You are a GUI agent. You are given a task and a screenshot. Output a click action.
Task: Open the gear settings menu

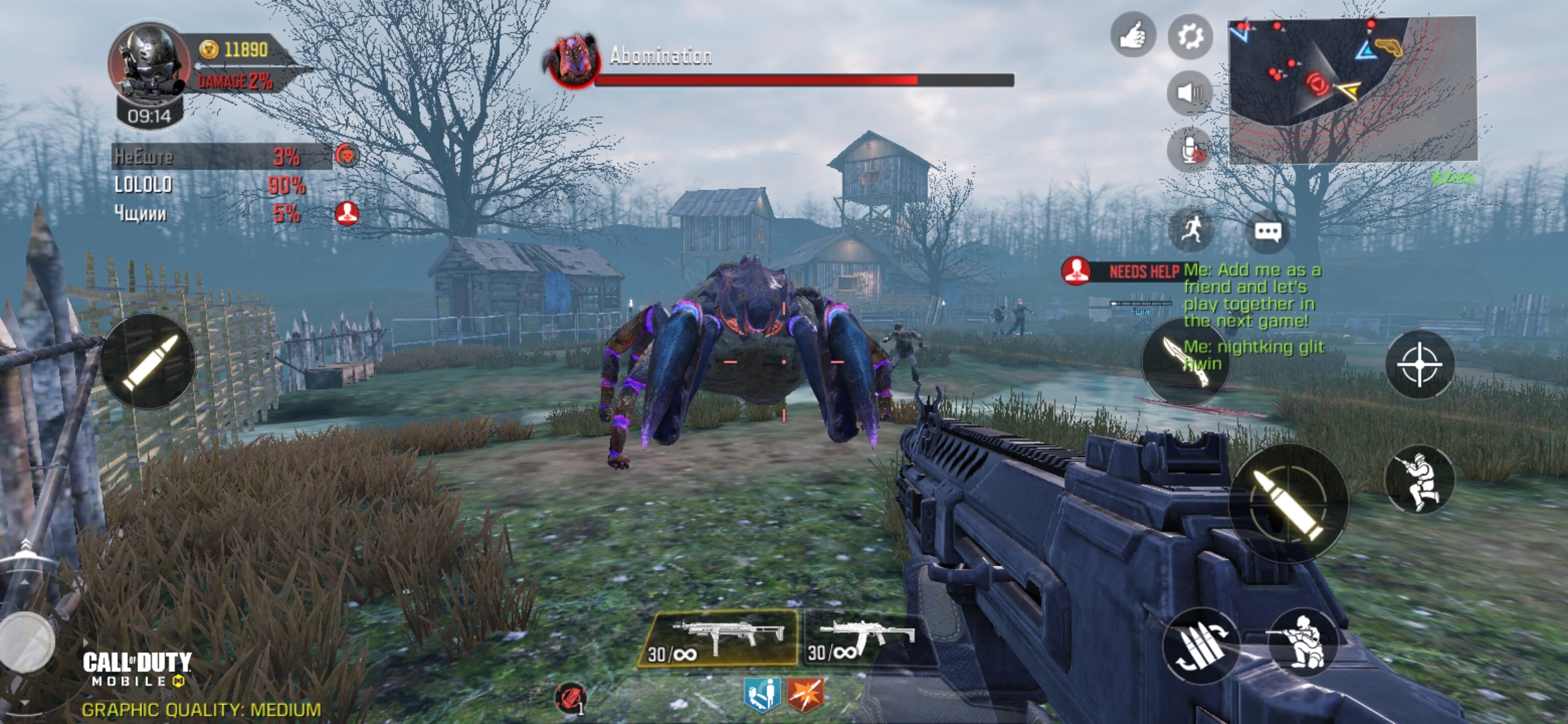pos(1190,36)
